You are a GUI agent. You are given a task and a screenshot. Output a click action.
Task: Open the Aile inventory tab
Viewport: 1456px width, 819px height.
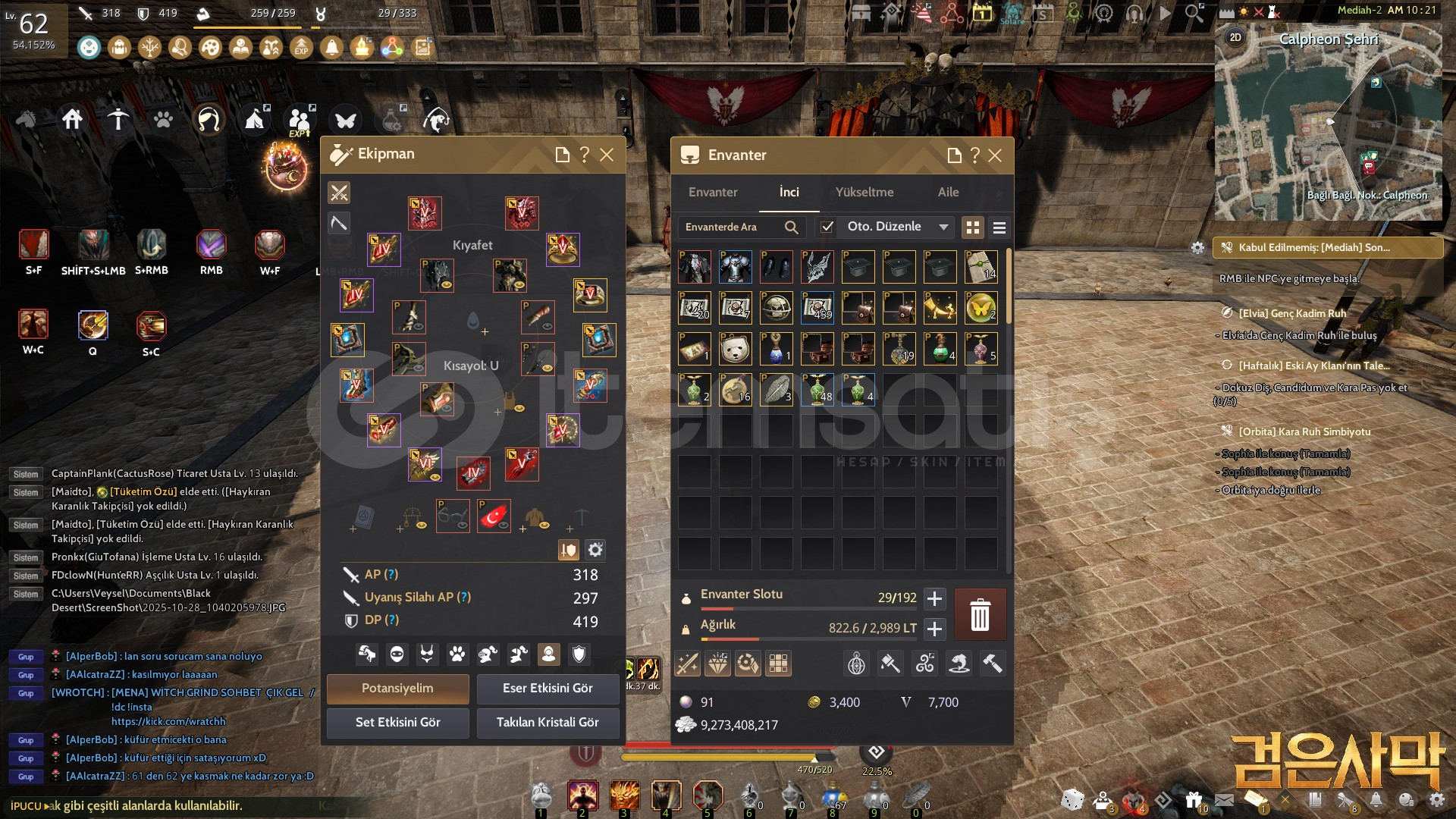[x=948, y=192]
